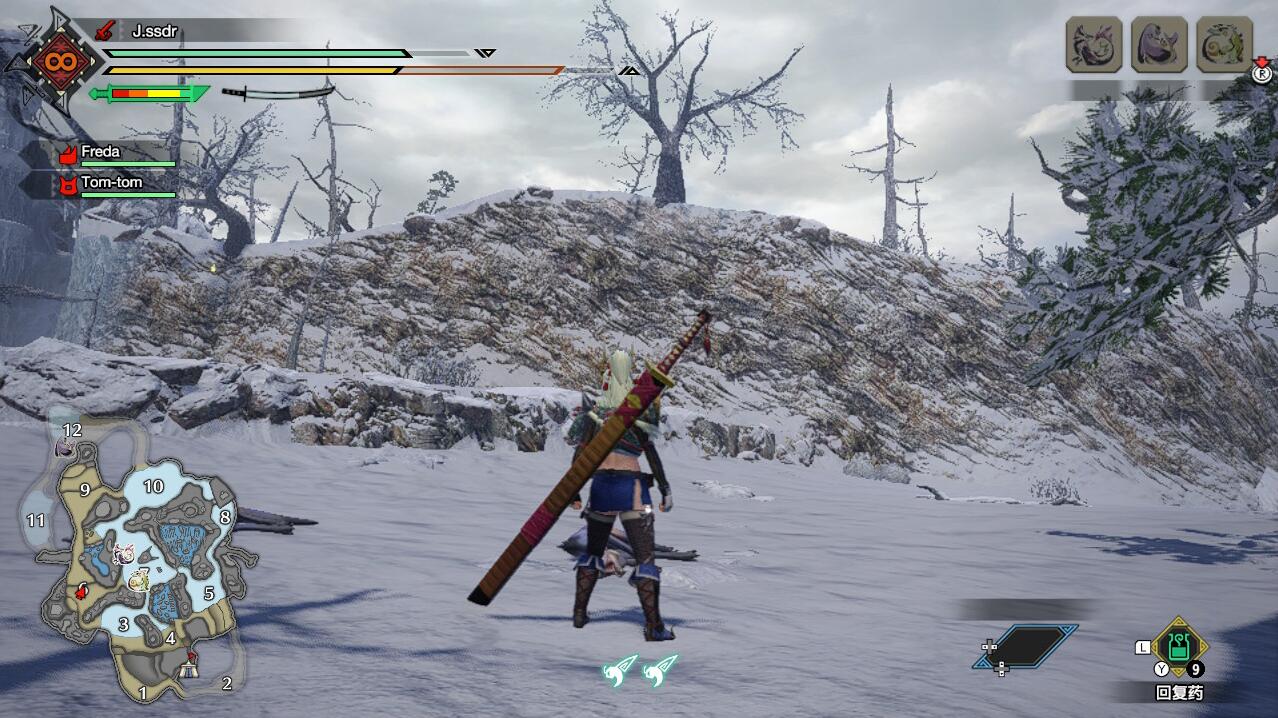Select the purple monster marker on minimap

pos(124,554)
